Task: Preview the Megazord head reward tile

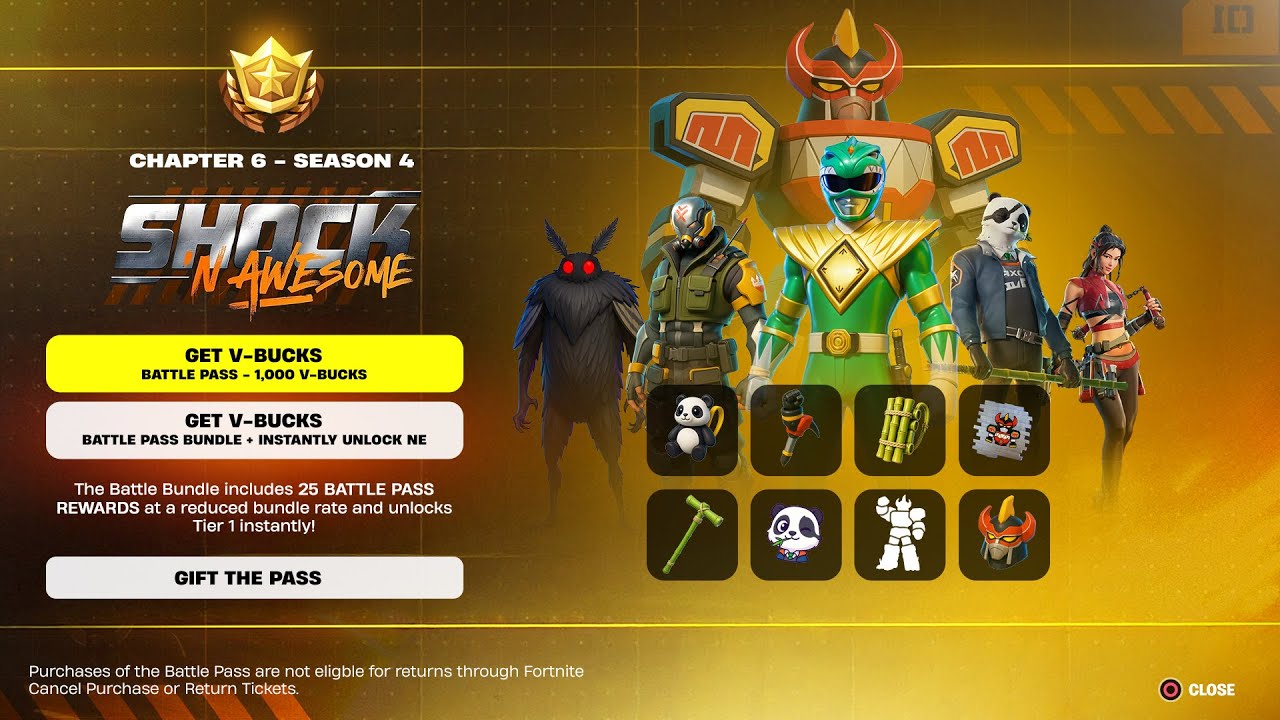Action: click(x=1004, y=534)
